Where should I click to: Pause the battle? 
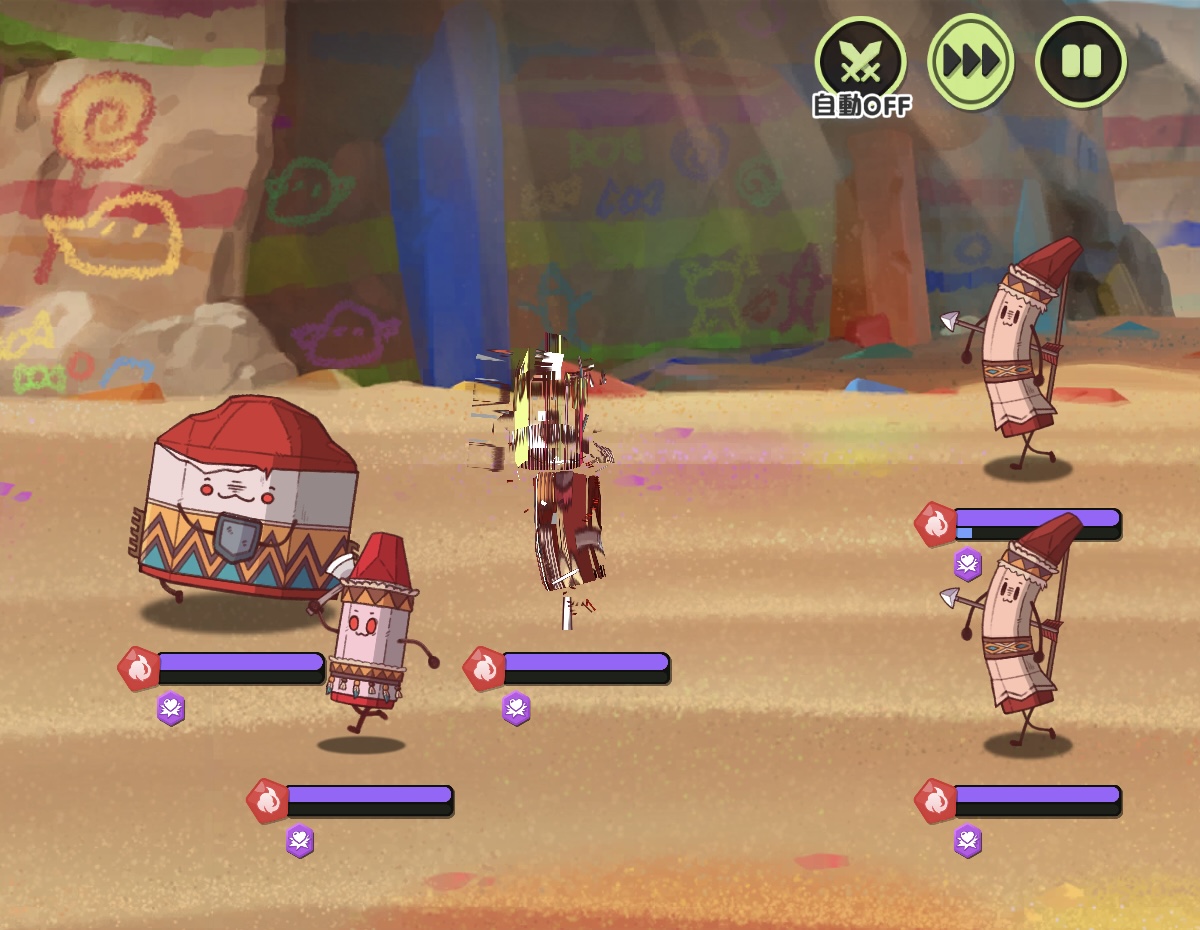click(1080, 62)
